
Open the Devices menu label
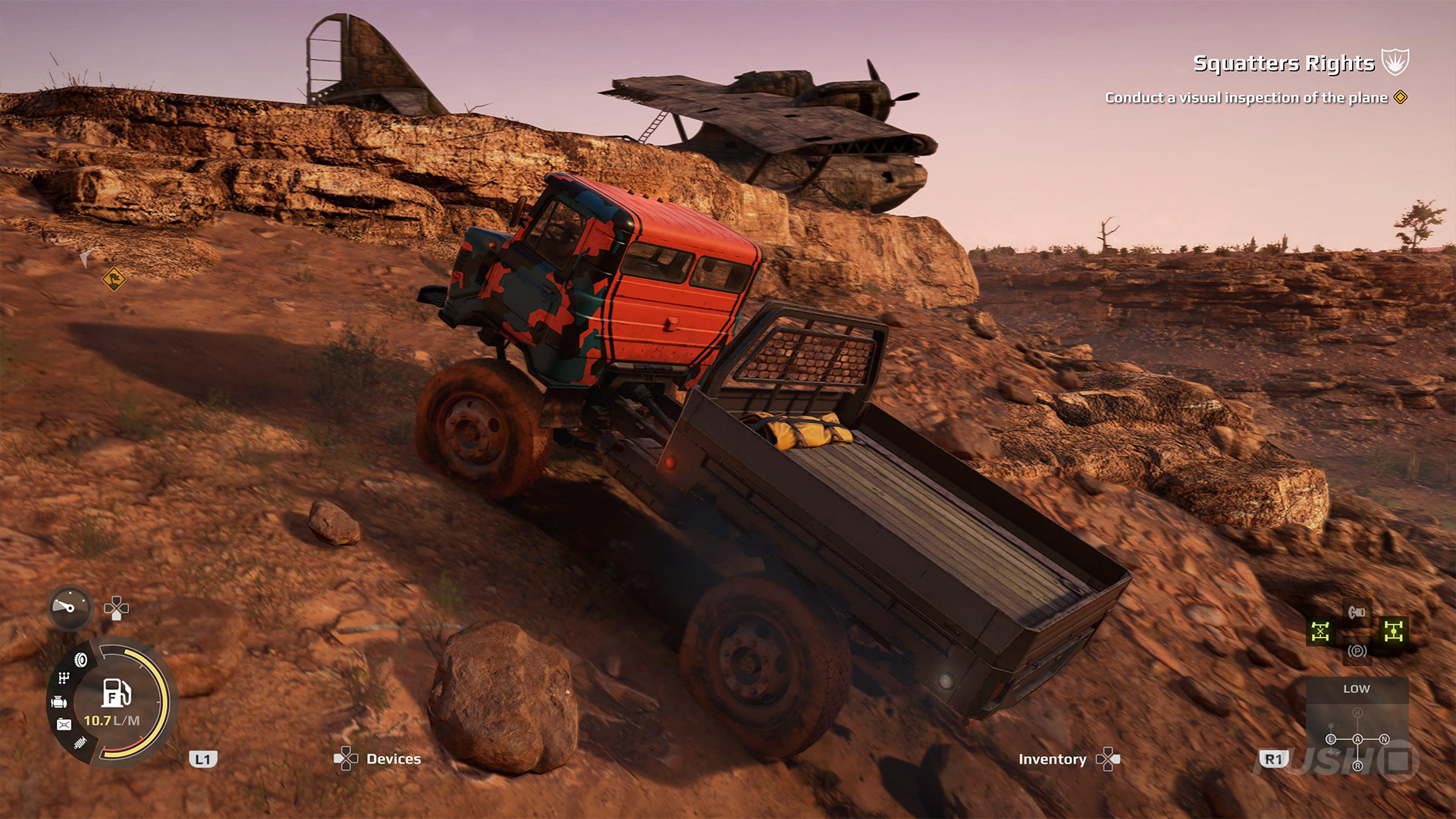393,759
